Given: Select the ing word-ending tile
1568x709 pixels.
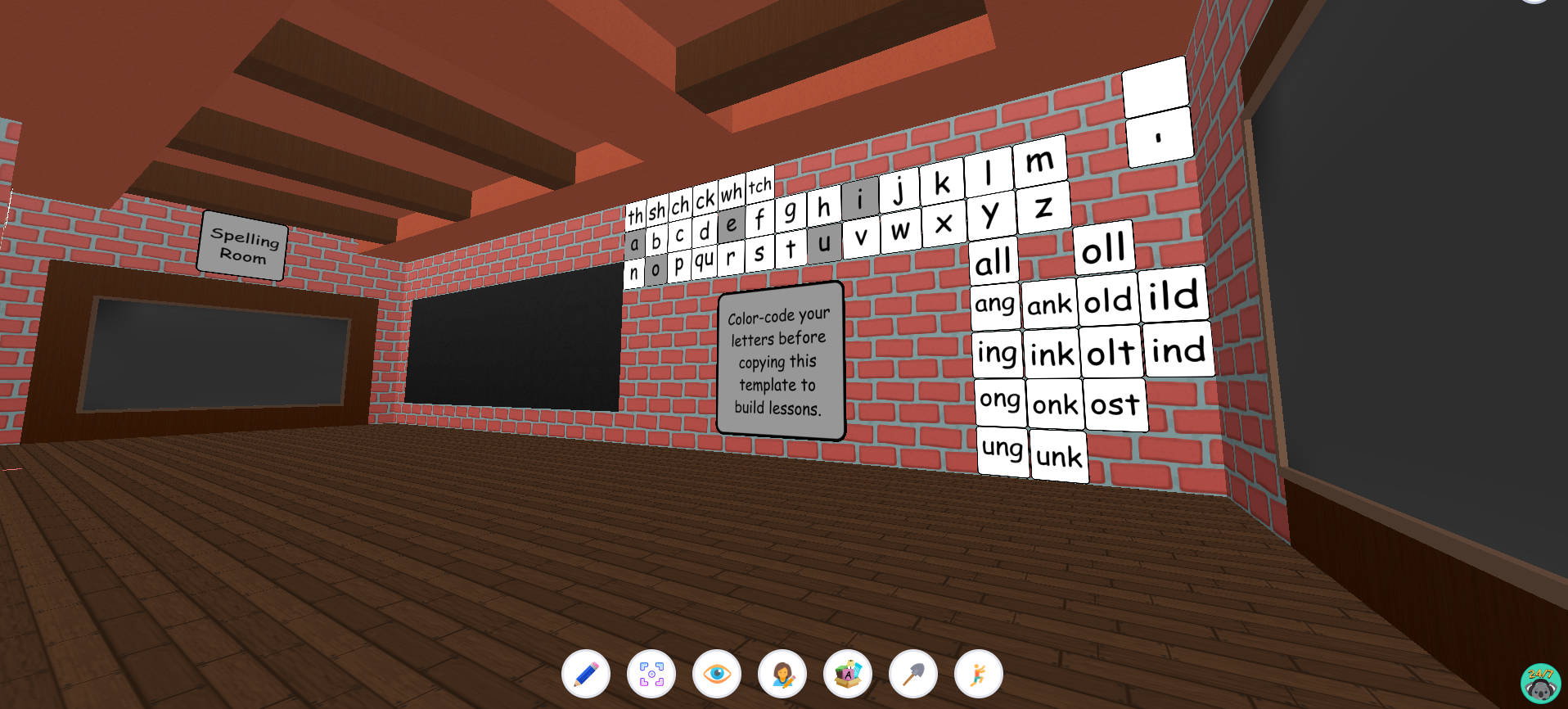Looking at the screenshot, I should [x=996, y=352].
